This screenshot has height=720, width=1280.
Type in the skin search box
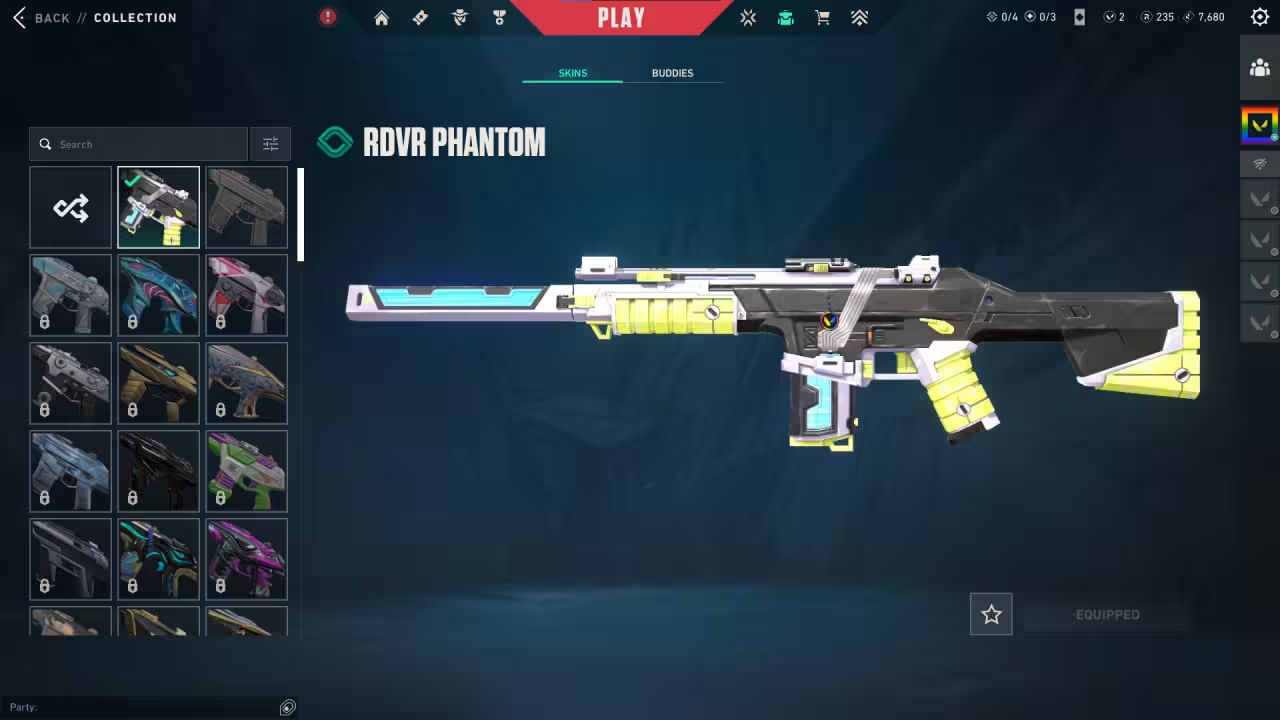(x=150, y=144)
